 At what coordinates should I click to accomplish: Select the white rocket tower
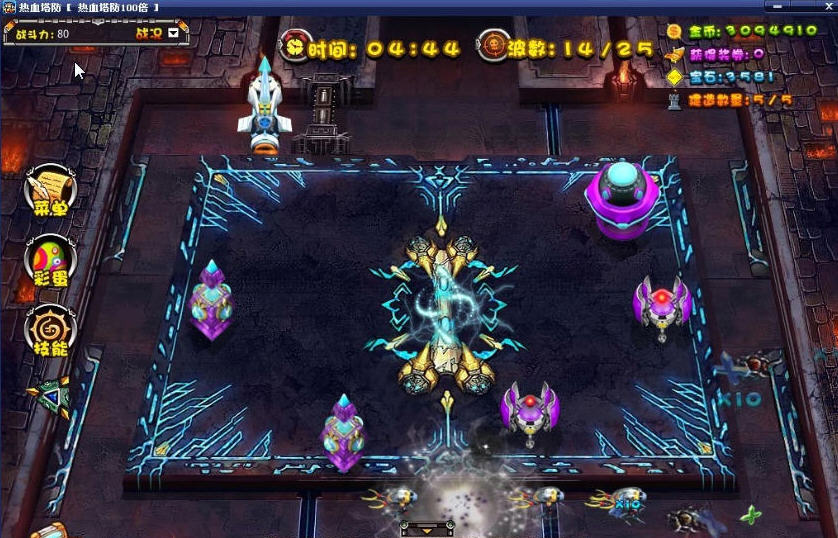[265, 100]
